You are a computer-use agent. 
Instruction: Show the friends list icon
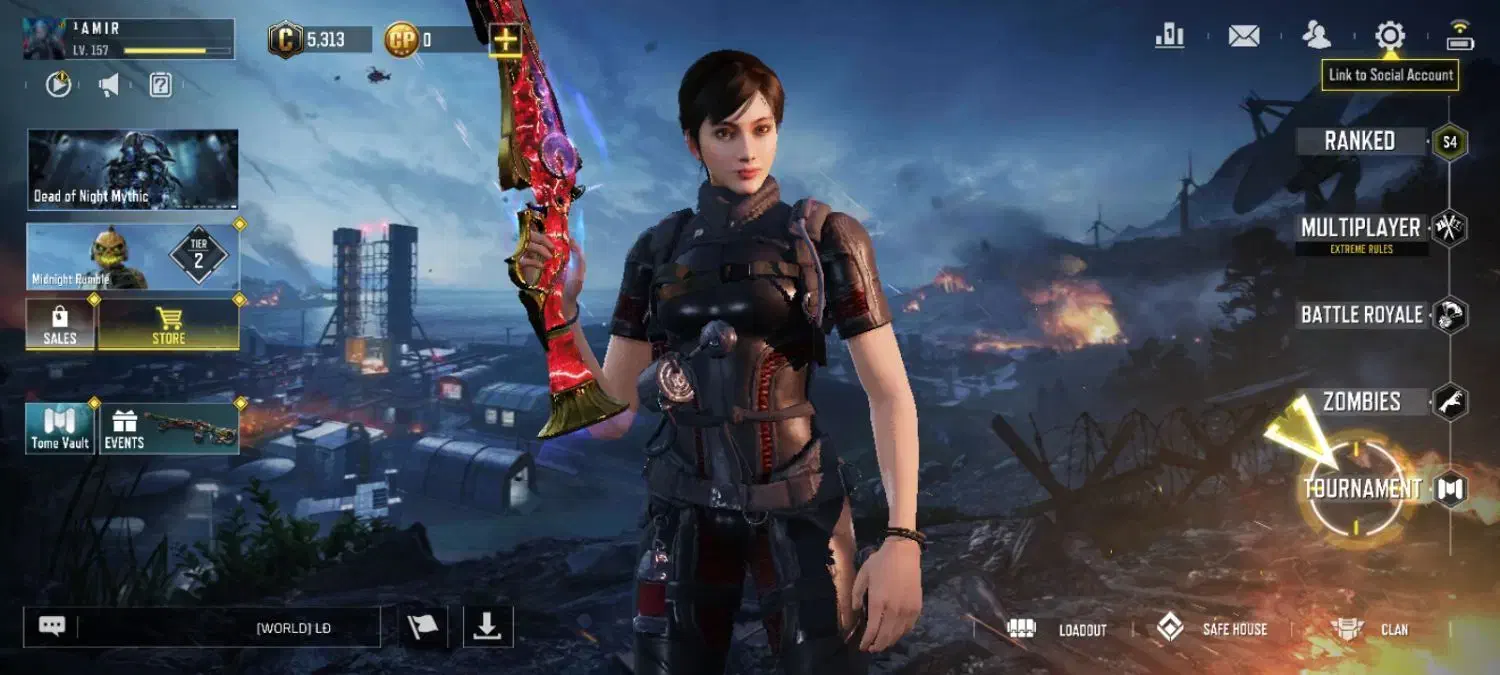1317,36
